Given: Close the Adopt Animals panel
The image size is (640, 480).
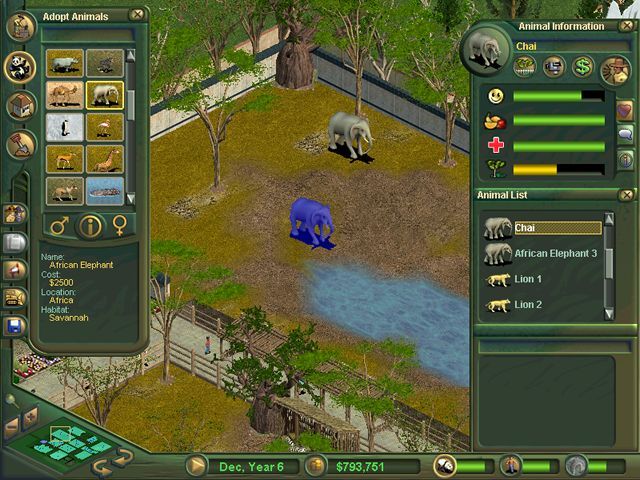Looking at the screenshot, I should tap(136, 14).
